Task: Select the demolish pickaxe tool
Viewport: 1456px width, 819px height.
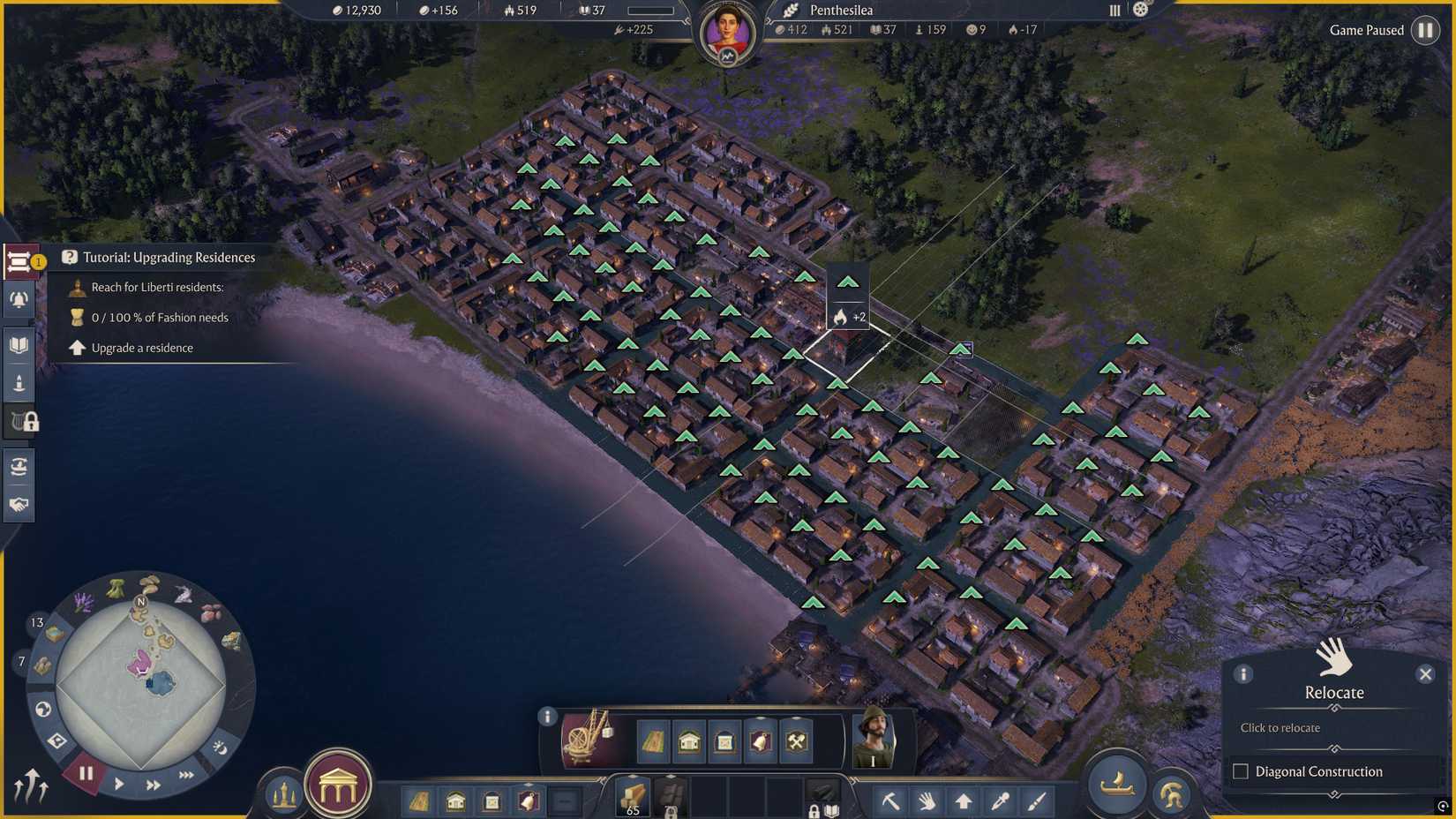Action: click(892, 800)
